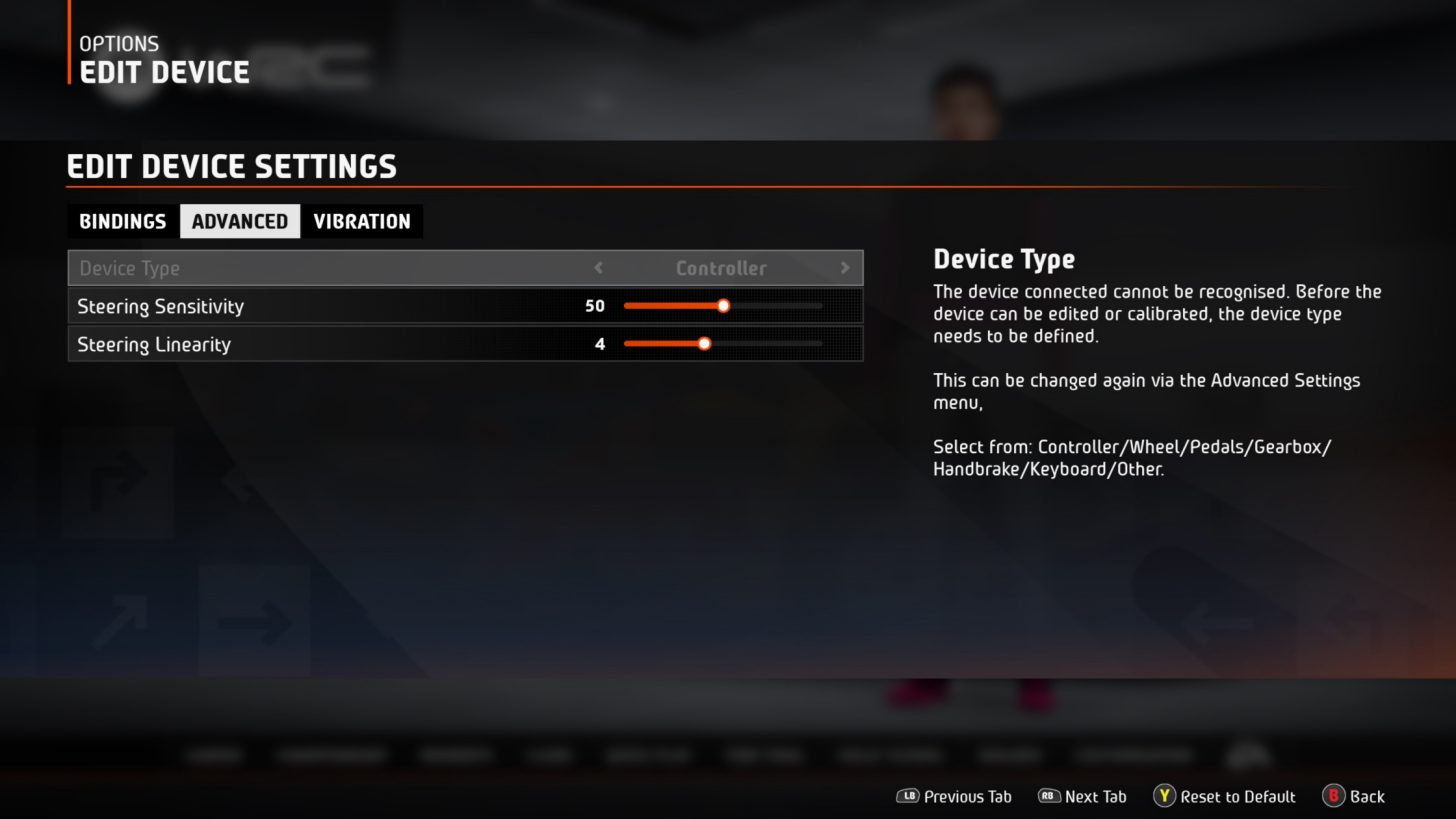This screenshot has height=819, width=1456.
Task: Click the Previous Tab label
Action: (967, 796)
